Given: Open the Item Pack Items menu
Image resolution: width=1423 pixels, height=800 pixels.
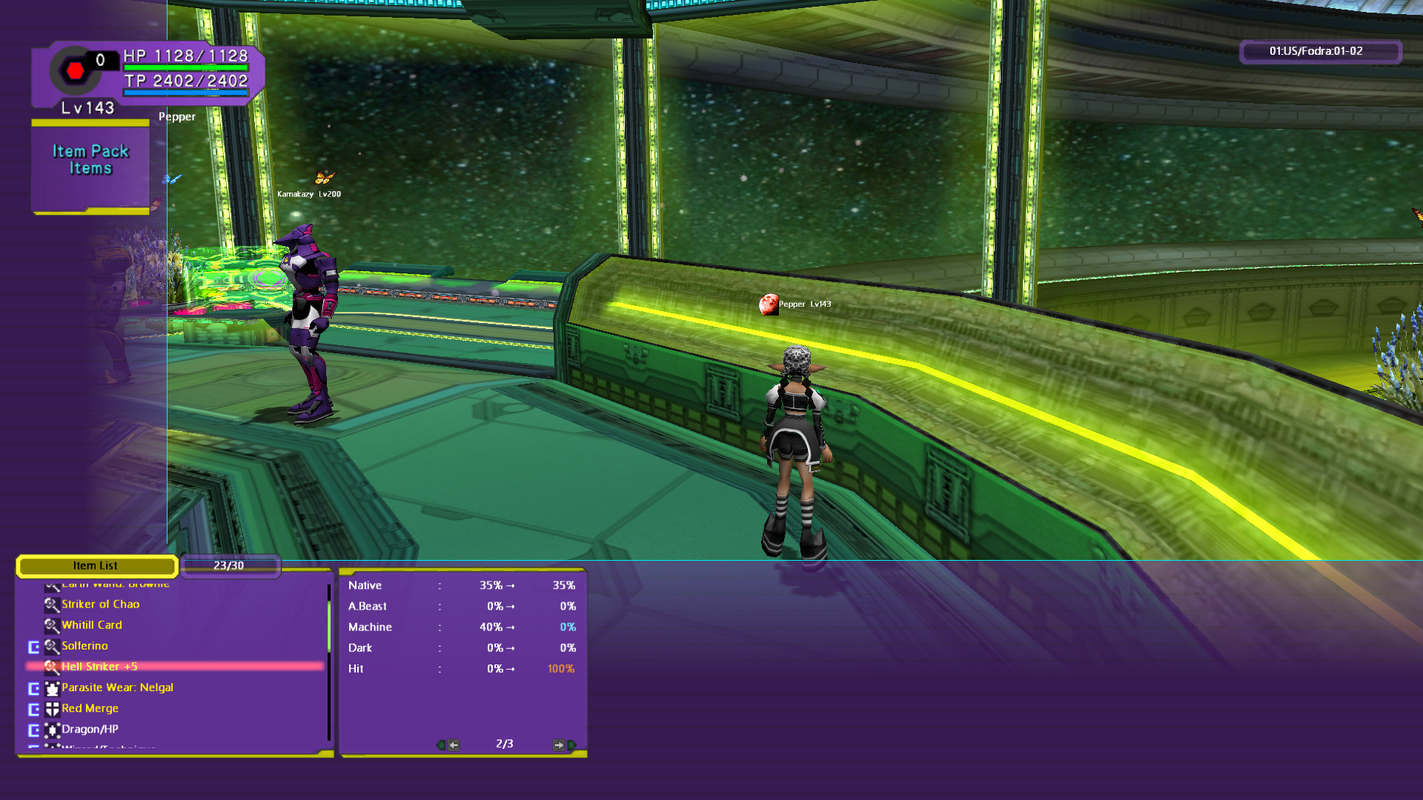Looking at the screenshot, I should [x=90, y=160].
